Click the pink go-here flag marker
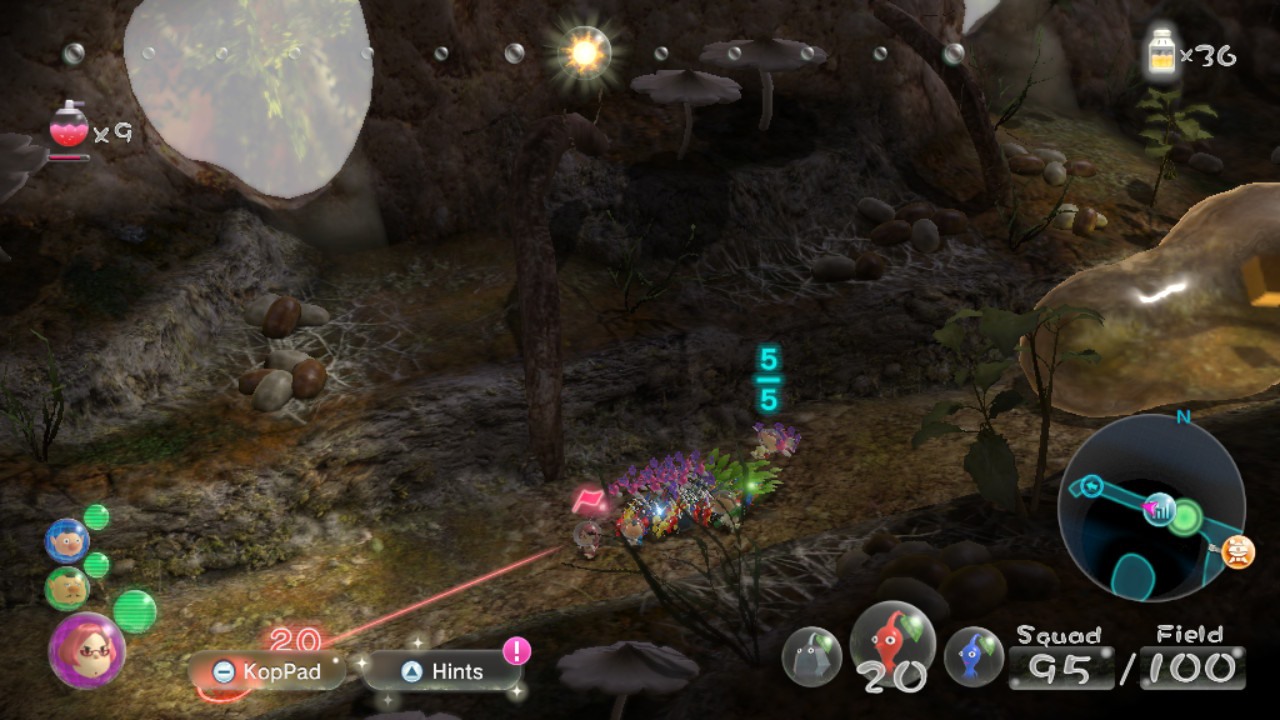1280x720 pixels. point(586,496)
